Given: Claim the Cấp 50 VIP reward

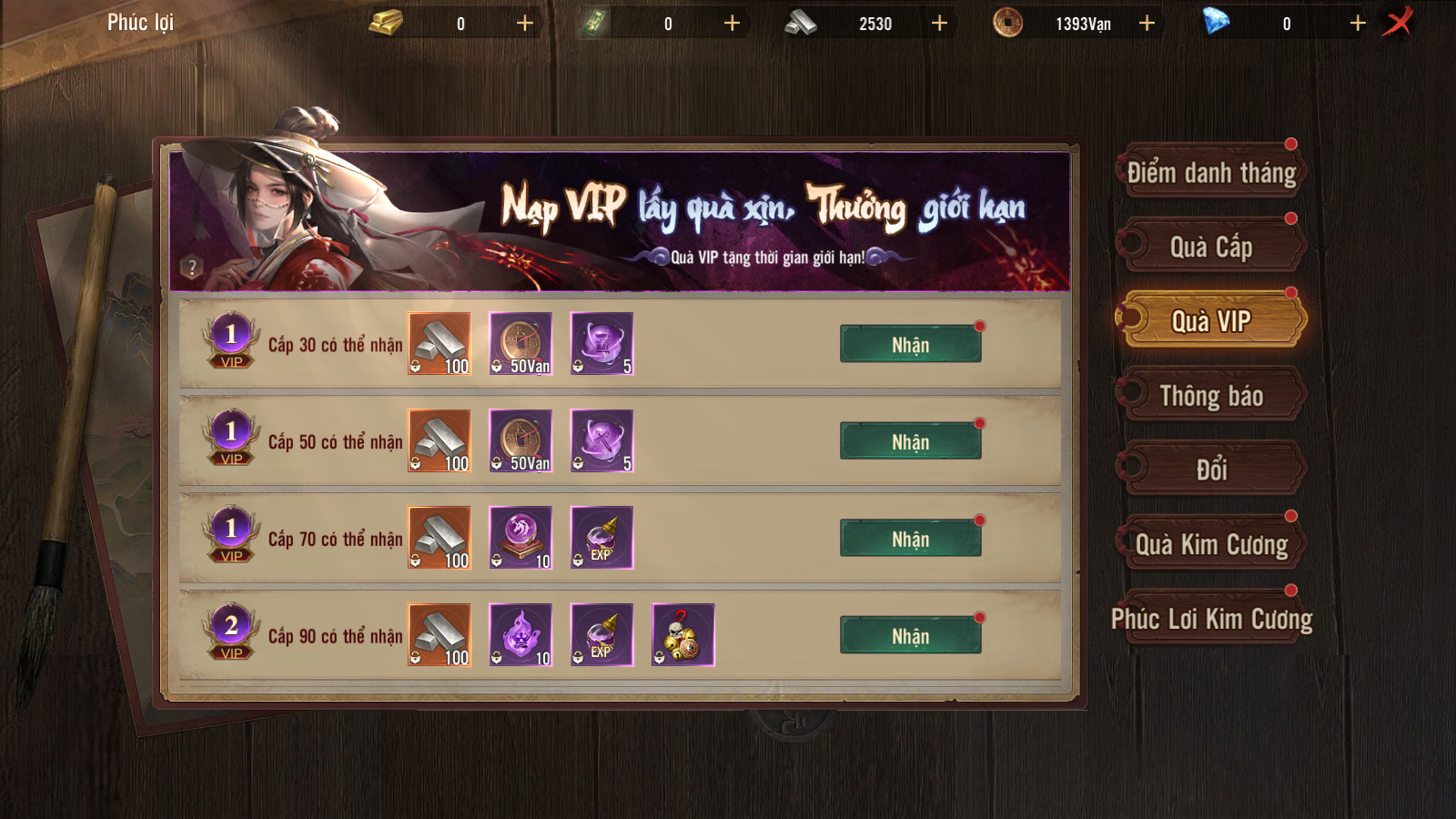Looking at the screenshot, I should click(x=910, y=442).
